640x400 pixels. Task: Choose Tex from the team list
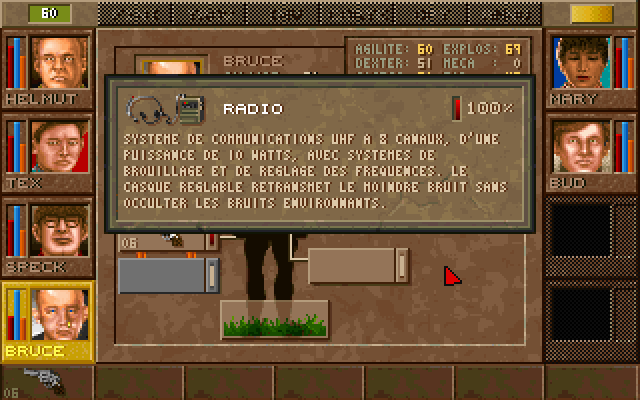tap(59, 146)
